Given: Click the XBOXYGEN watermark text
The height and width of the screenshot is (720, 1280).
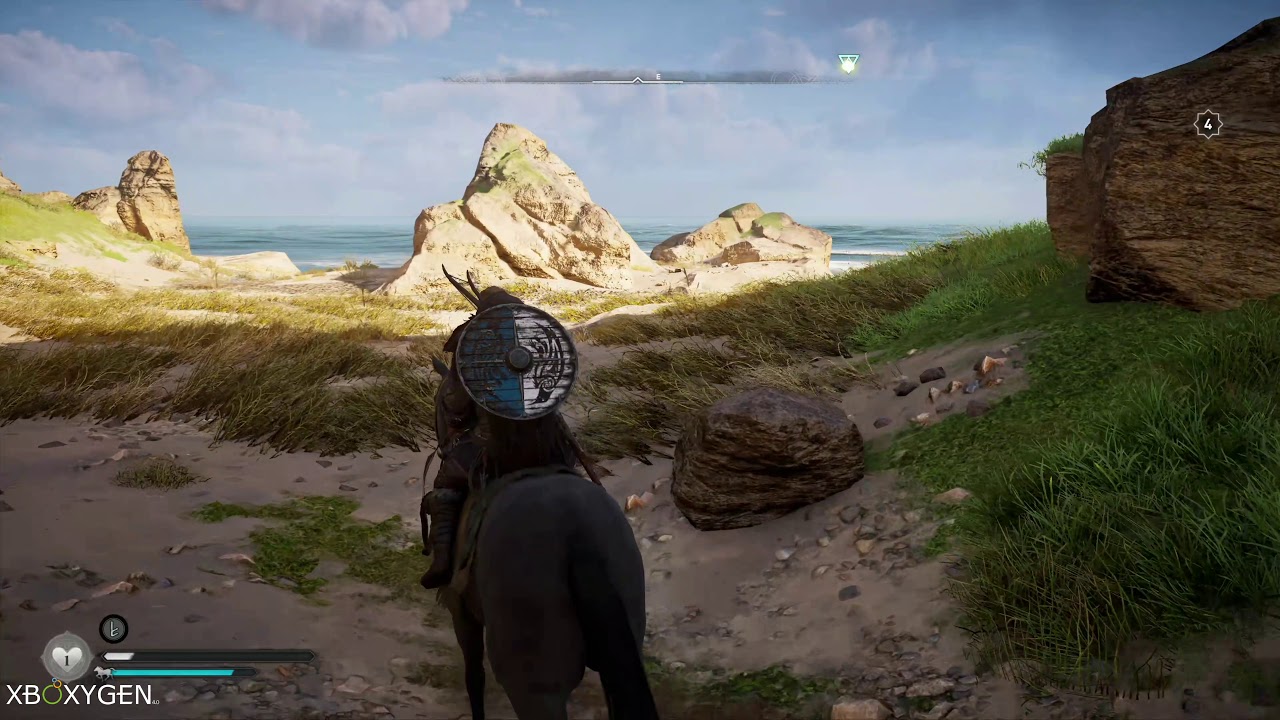Looking at the screenshot, I should [78, 692].
